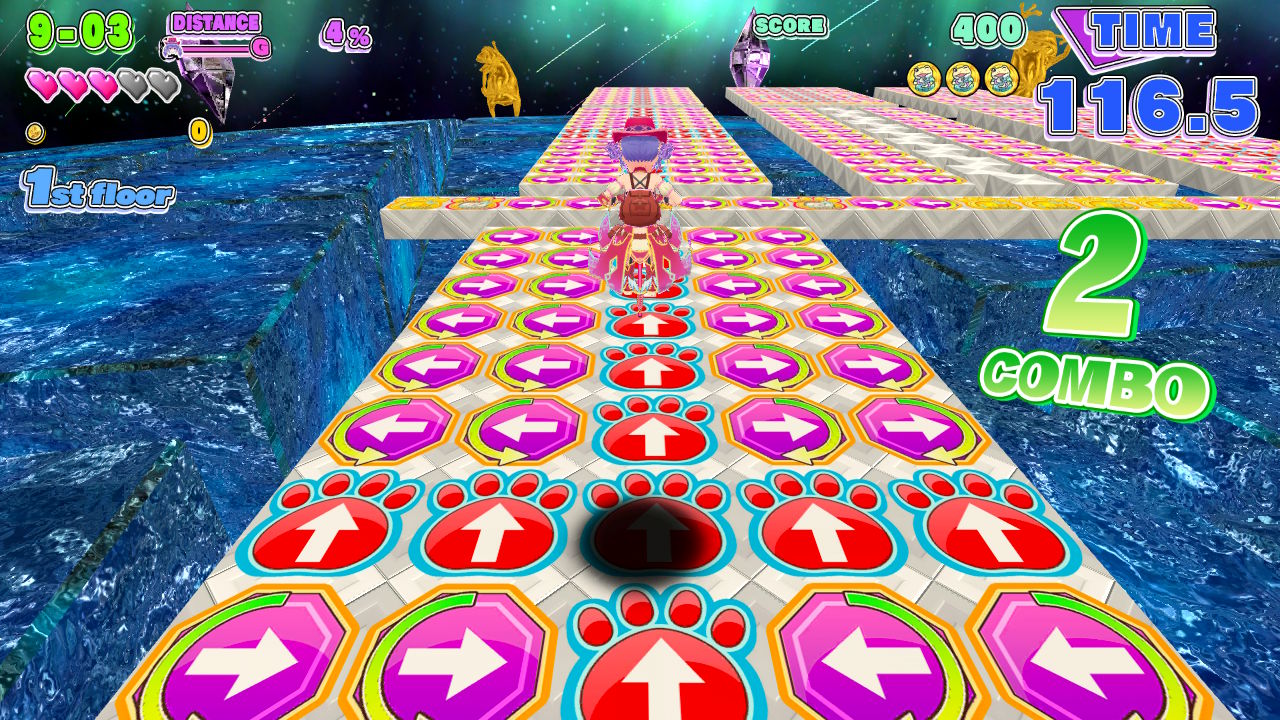
Task: Click the rightmost frog coin medal
Action: [1001, 78]
